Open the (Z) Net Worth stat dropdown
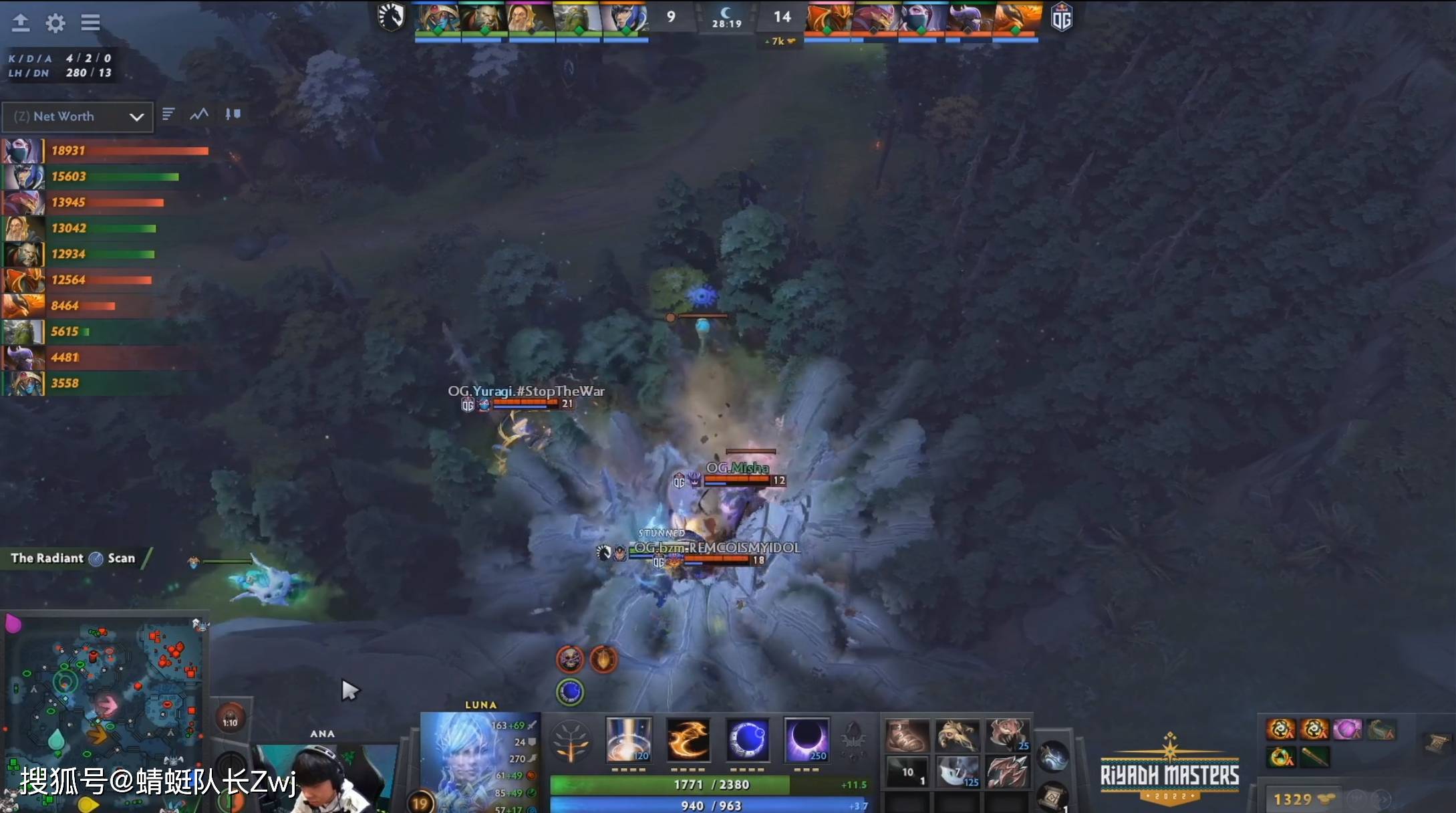 [77, 116]
